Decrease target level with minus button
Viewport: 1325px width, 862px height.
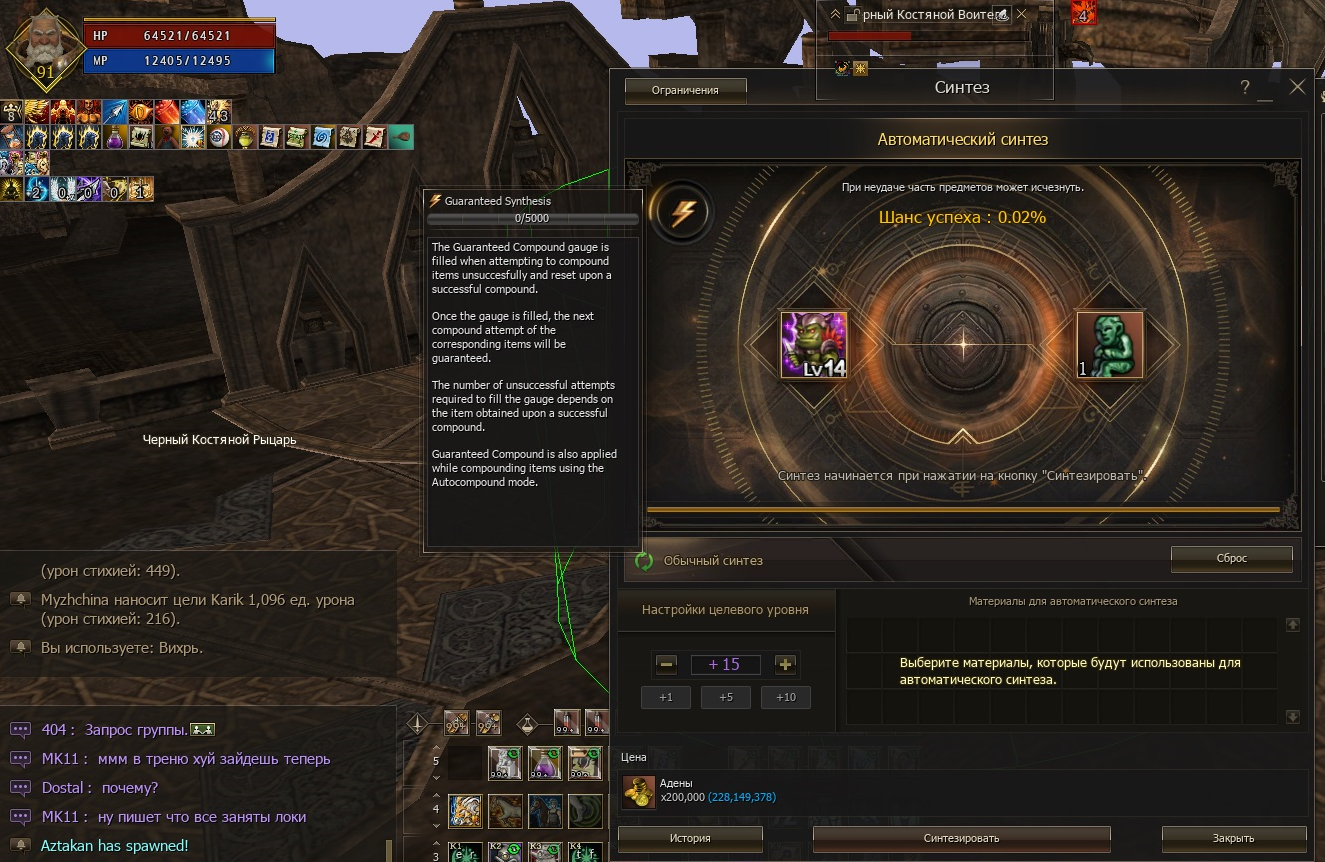[x=667, y=665]
